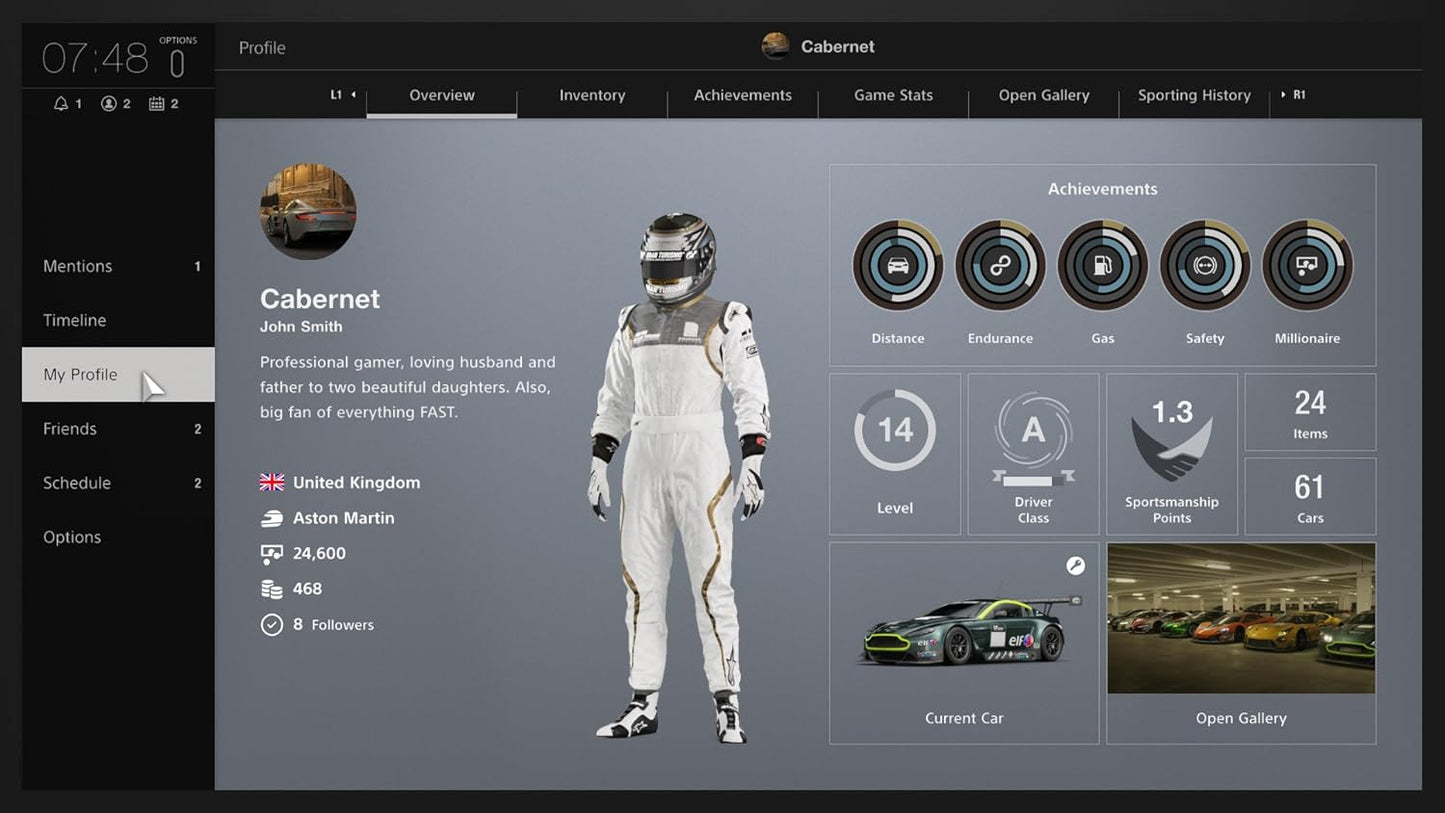Image resolution: width=1445 pixels, height=813 pixels.
Task: Select the calendar icon next to the clock
Action: 158,103
